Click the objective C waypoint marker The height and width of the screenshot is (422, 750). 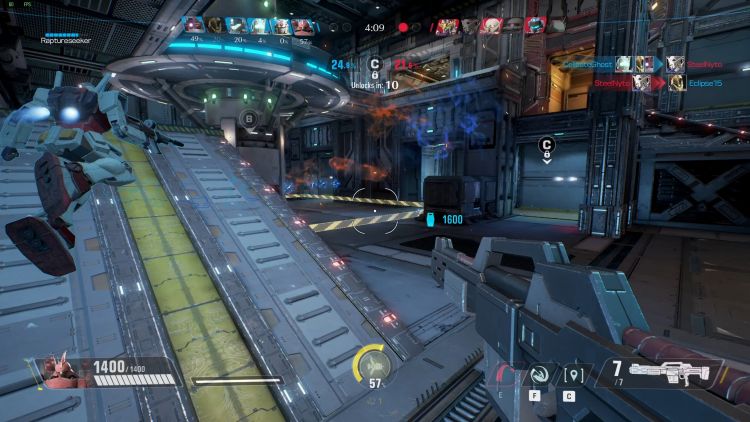(x=547, y=146)
